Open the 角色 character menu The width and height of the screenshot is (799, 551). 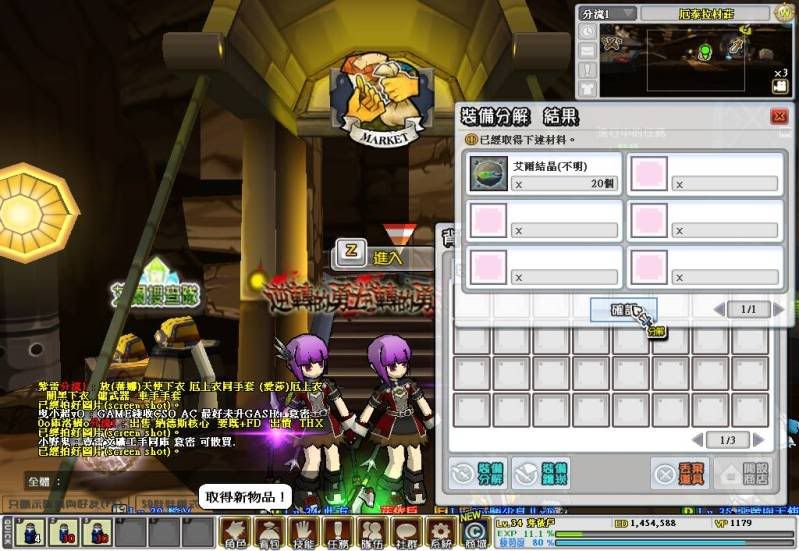pyautogui.click(x=235, y=531)
